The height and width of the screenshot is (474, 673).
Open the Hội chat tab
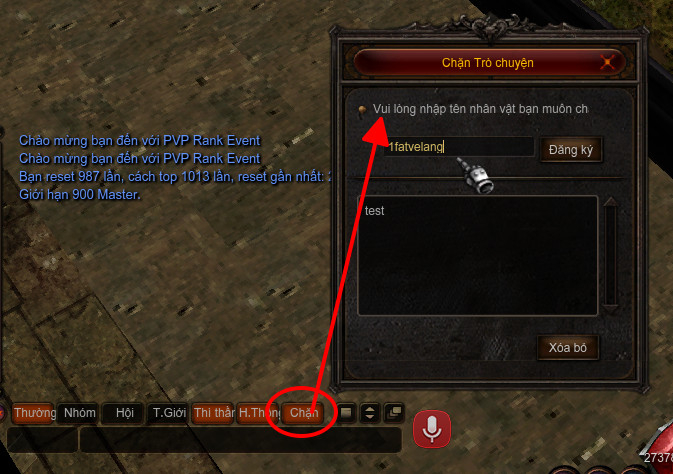tap(124, 413)
